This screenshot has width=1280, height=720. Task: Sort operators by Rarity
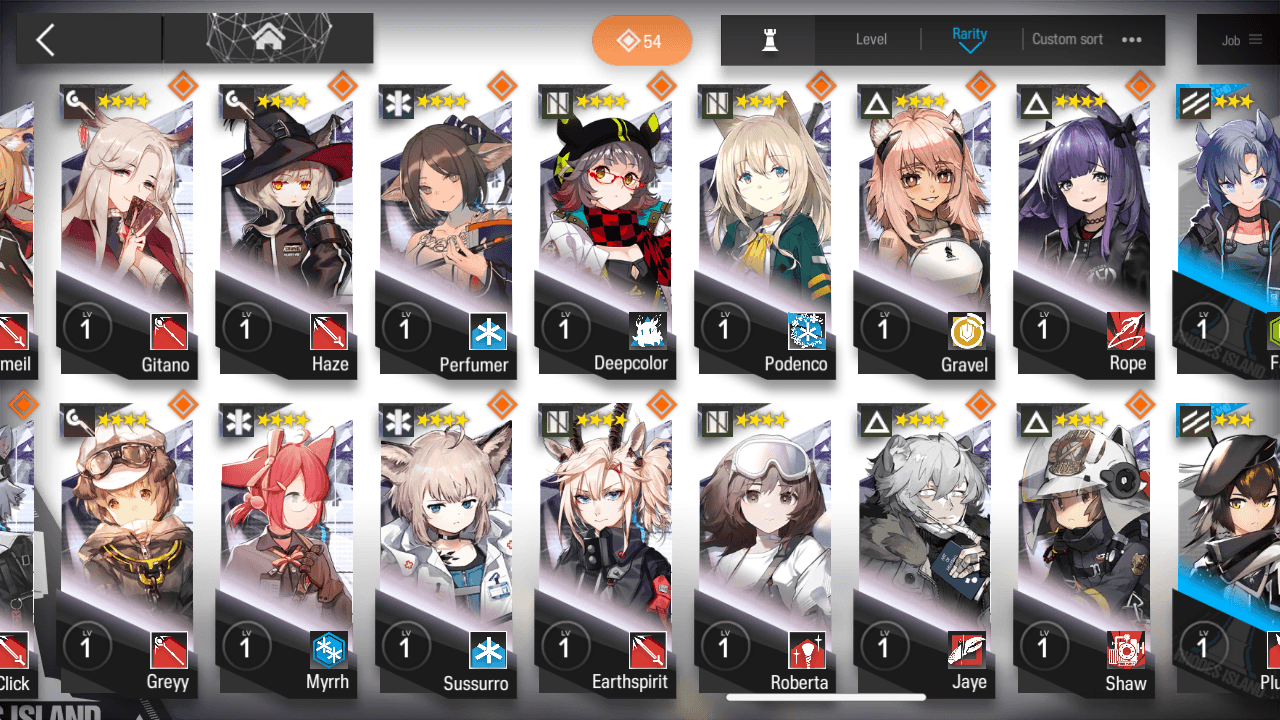[x=969, y=39]
